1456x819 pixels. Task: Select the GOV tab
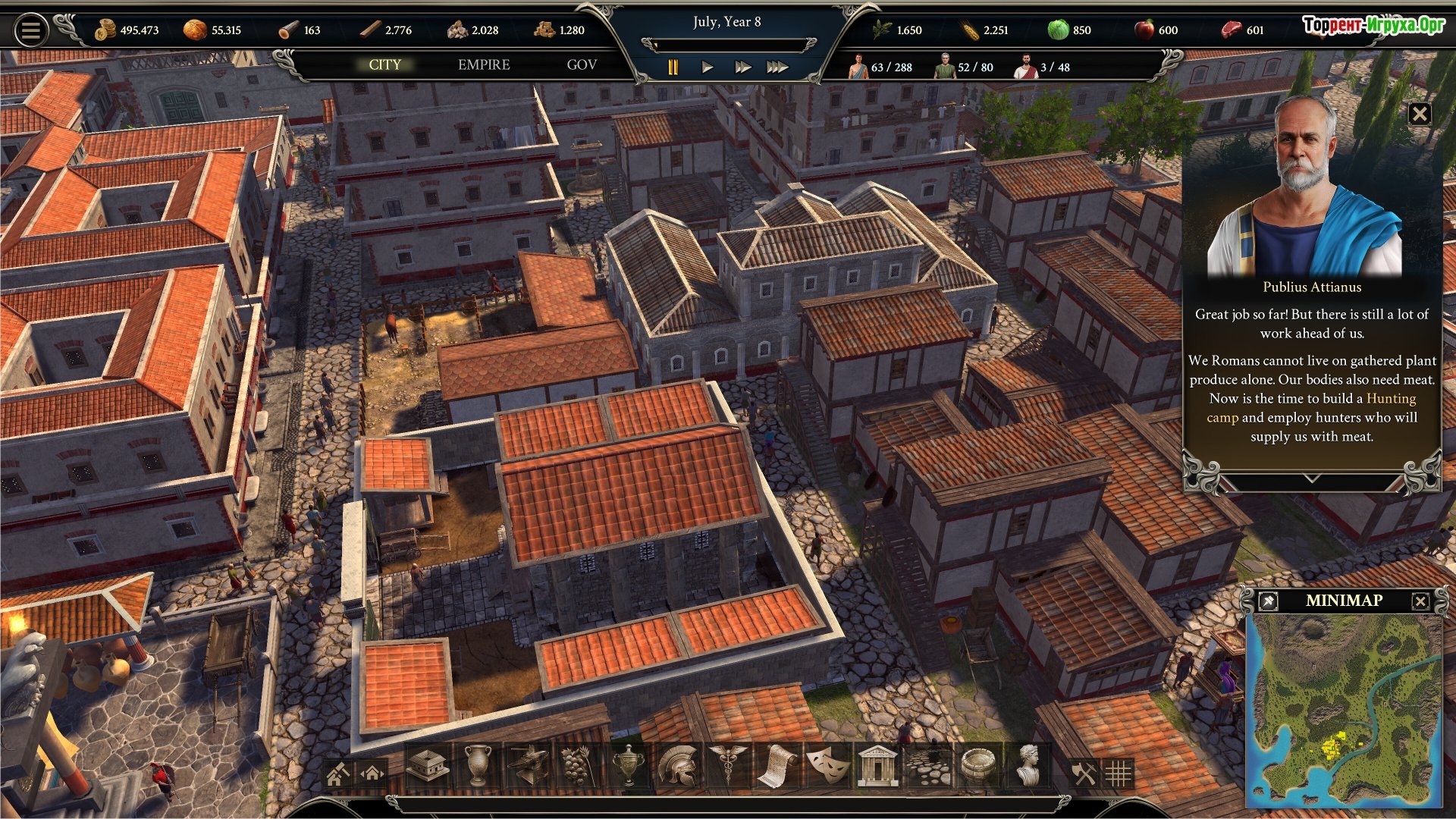click(582, 65)
